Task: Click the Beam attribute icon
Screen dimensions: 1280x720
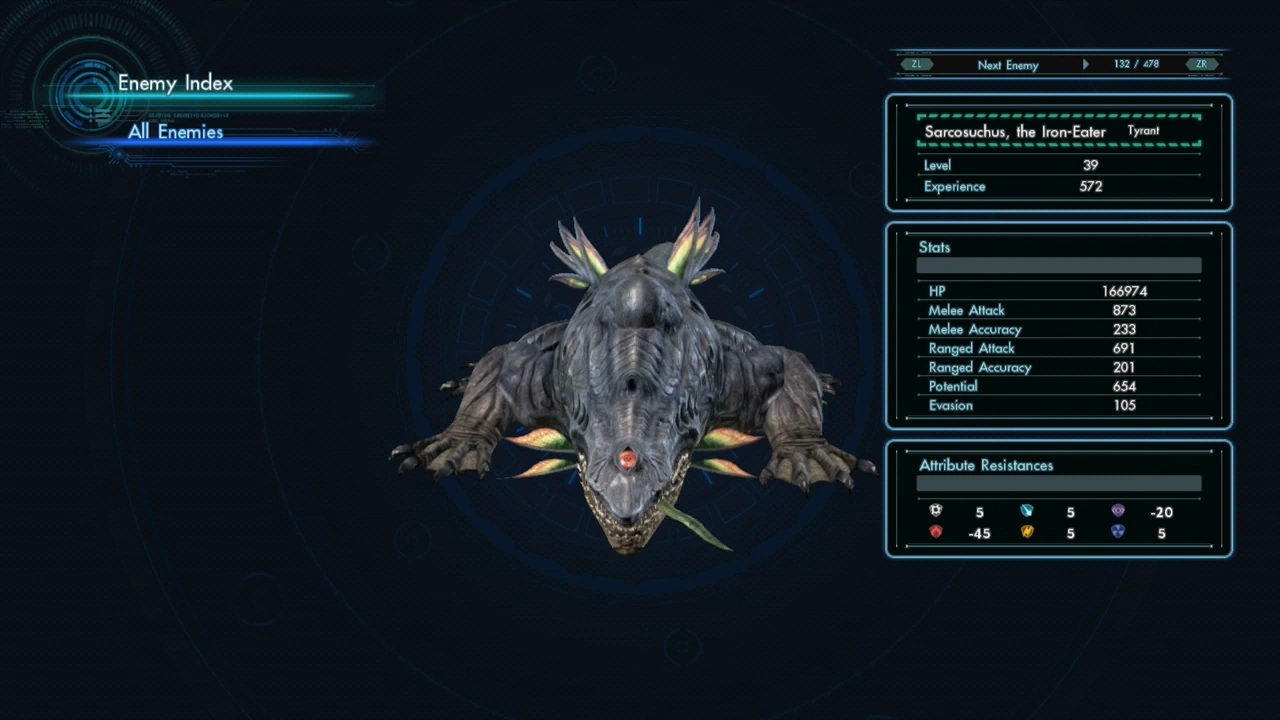Action: click(x=1027, y=511)
